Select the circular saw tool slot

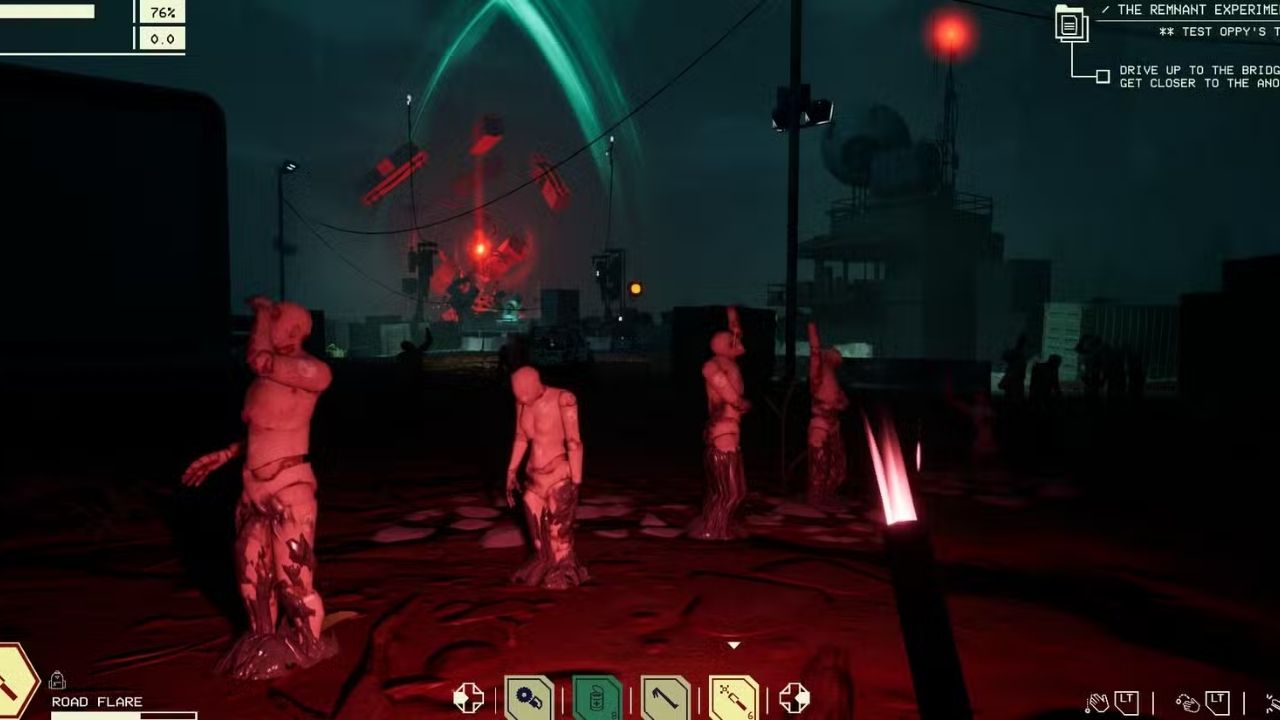[x=528, y=698]
